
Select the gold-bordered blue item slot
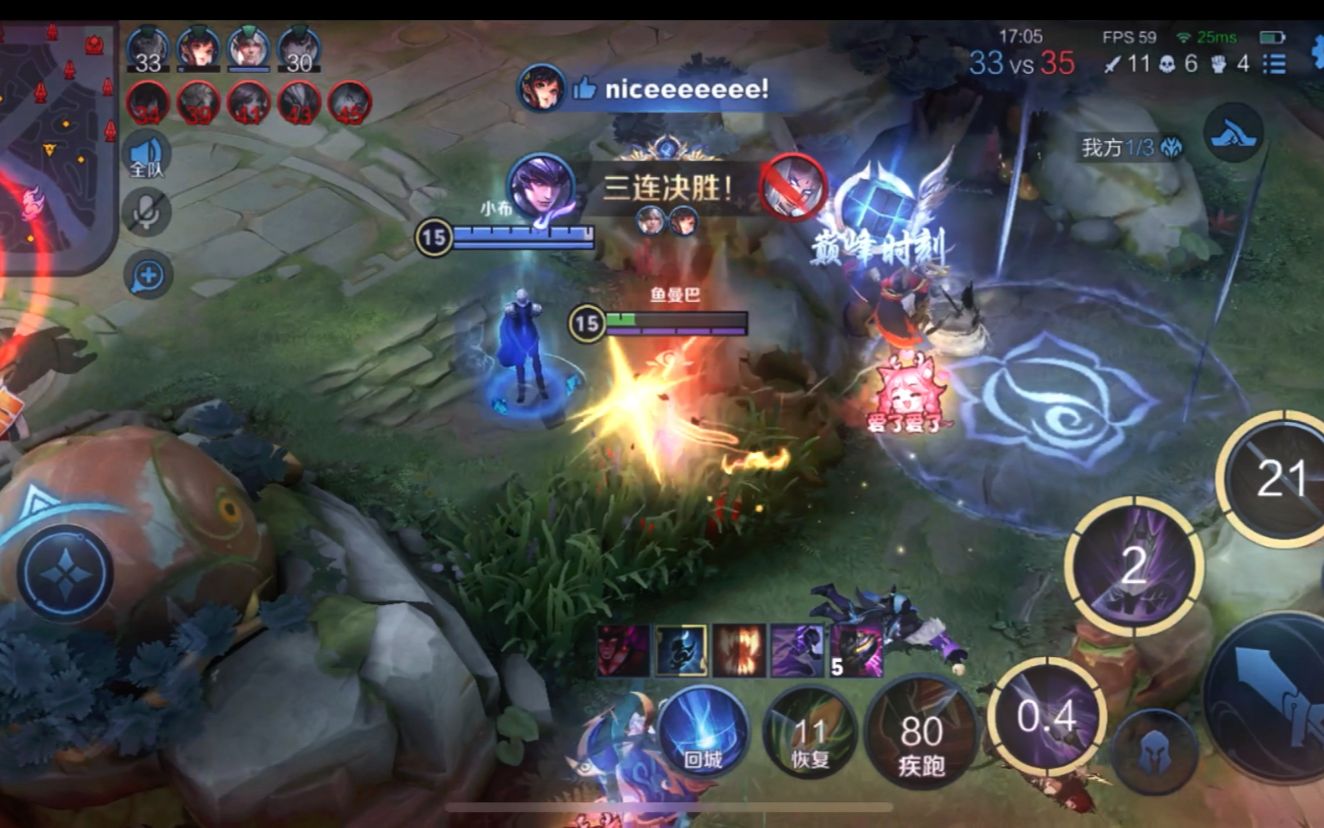click(x=681, y=651)
